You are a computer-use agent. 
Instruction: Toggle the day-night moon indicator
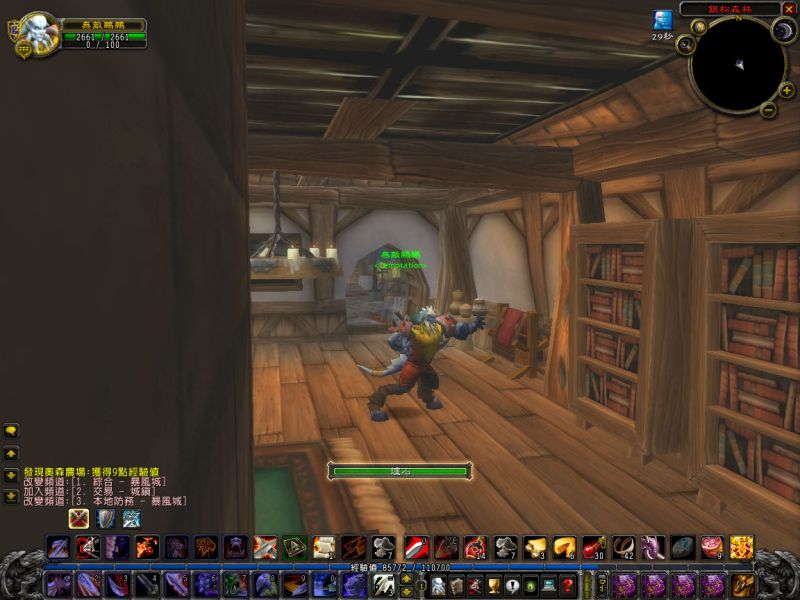[781, 31]
